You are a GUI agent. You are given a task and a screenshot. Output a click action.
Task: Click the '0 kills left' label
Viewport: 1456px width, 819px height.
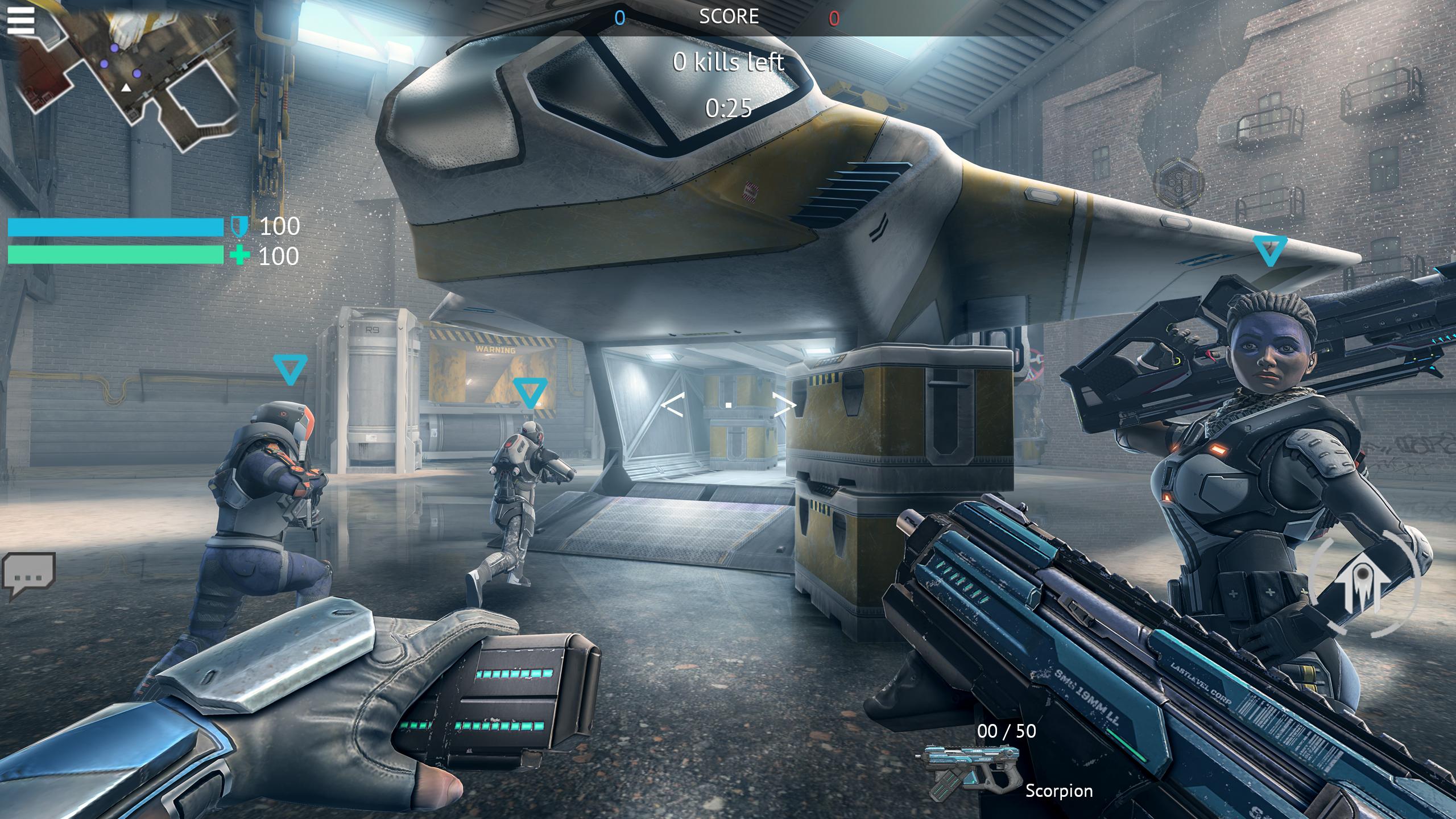click(728, 63)
